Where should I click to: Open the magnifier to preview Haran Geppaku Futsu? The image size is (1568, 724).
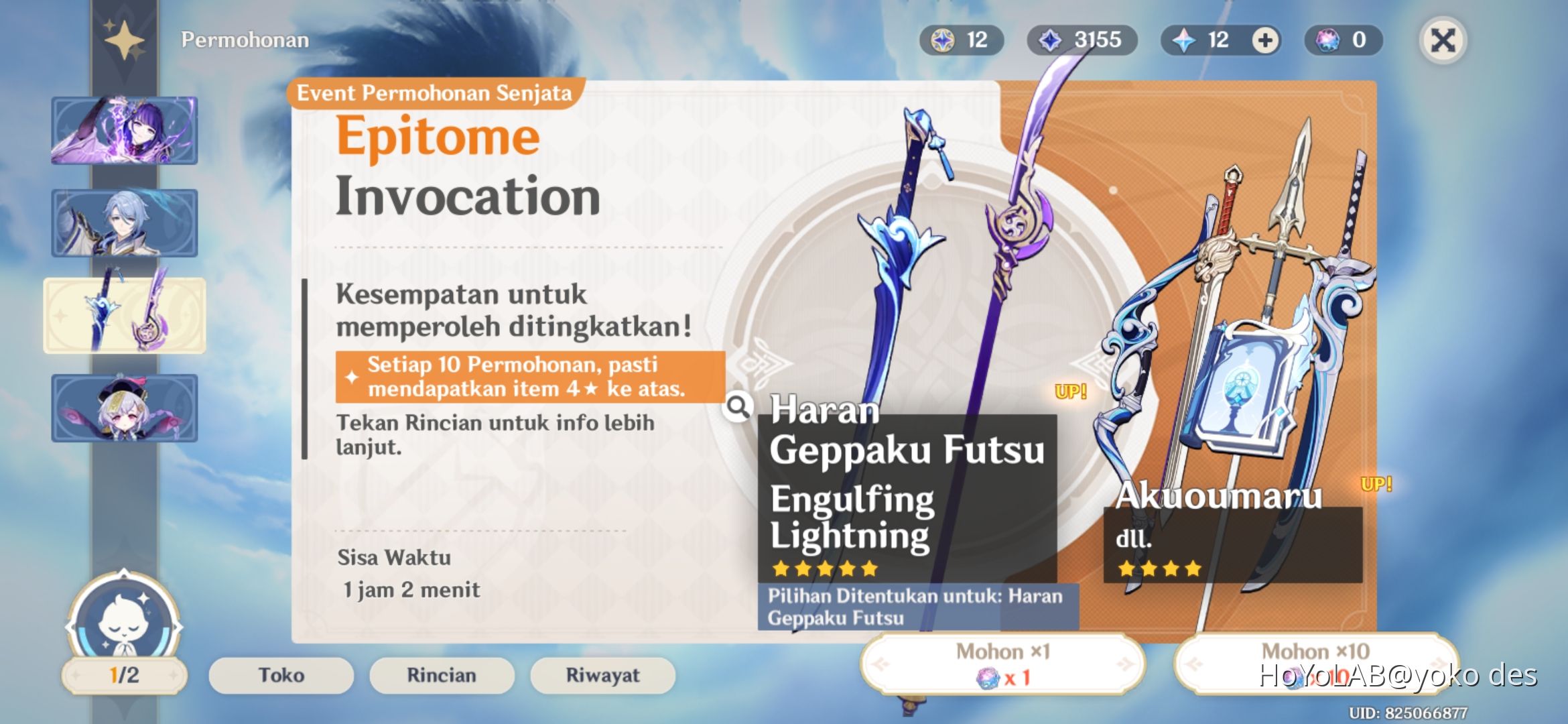click(x=737, y=407)
